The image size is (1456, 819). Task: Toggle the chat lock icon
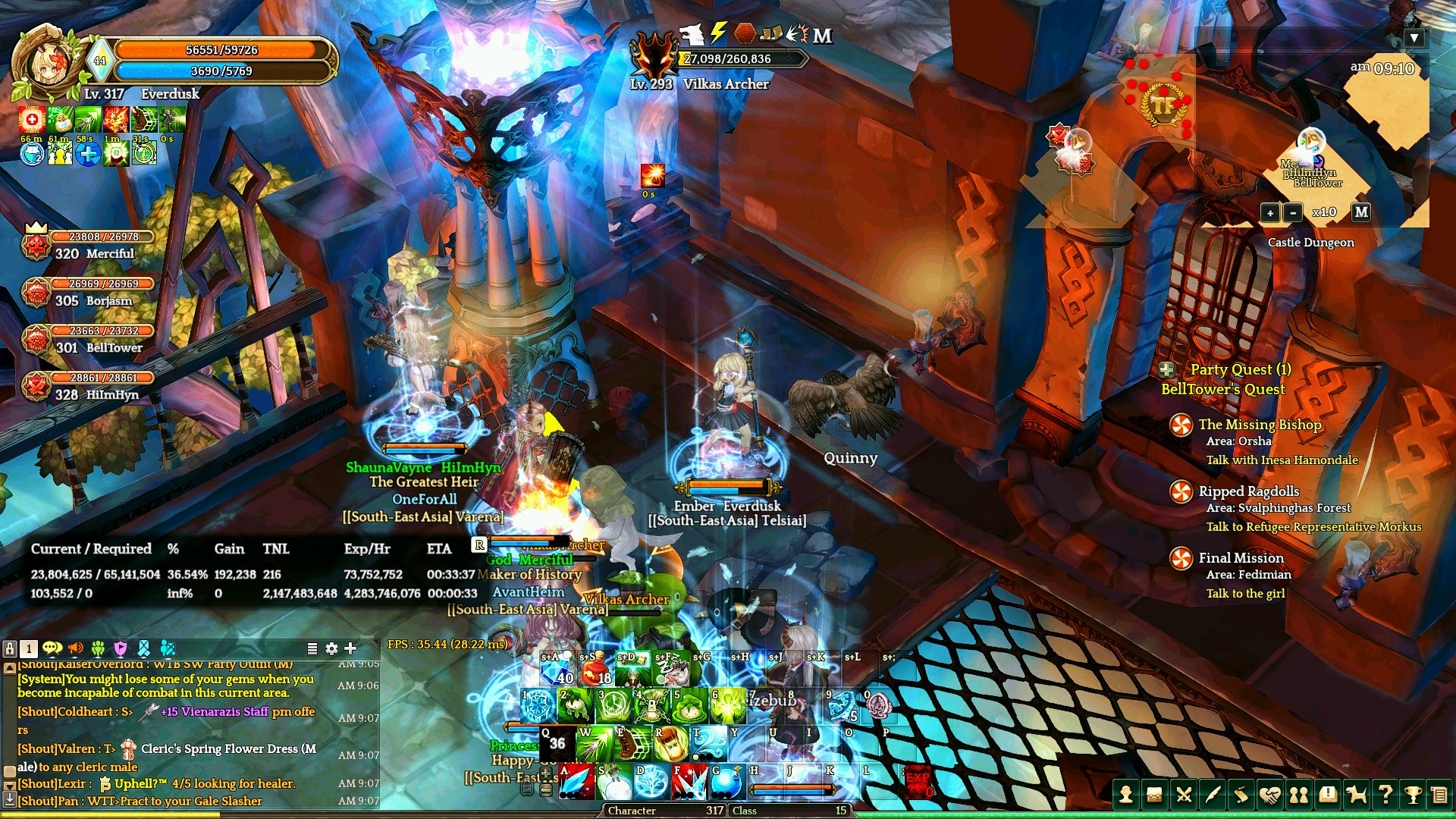[10, 648]
